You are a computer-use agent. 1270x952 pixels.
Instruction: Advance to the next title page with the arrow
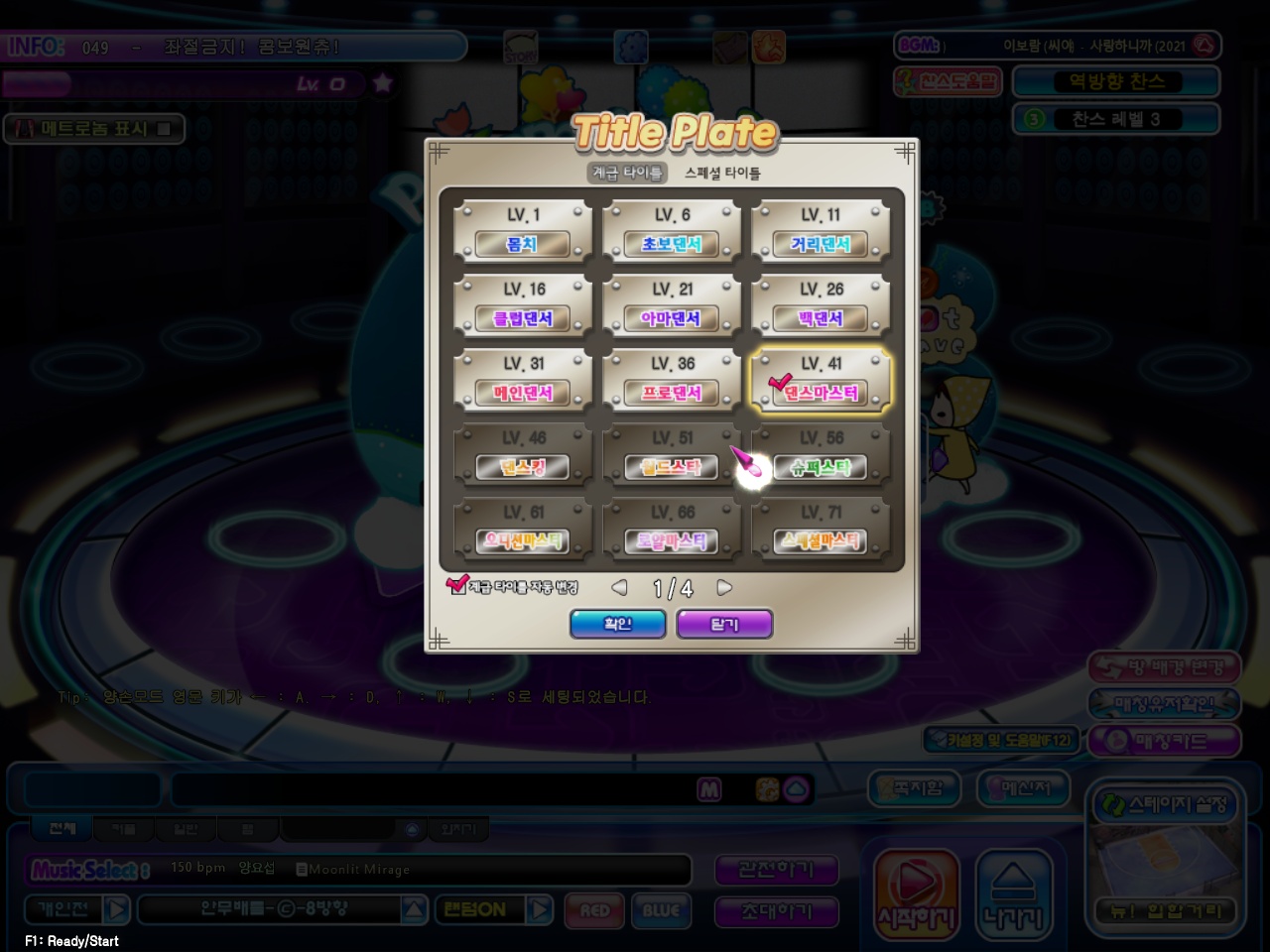pos(724,587)
